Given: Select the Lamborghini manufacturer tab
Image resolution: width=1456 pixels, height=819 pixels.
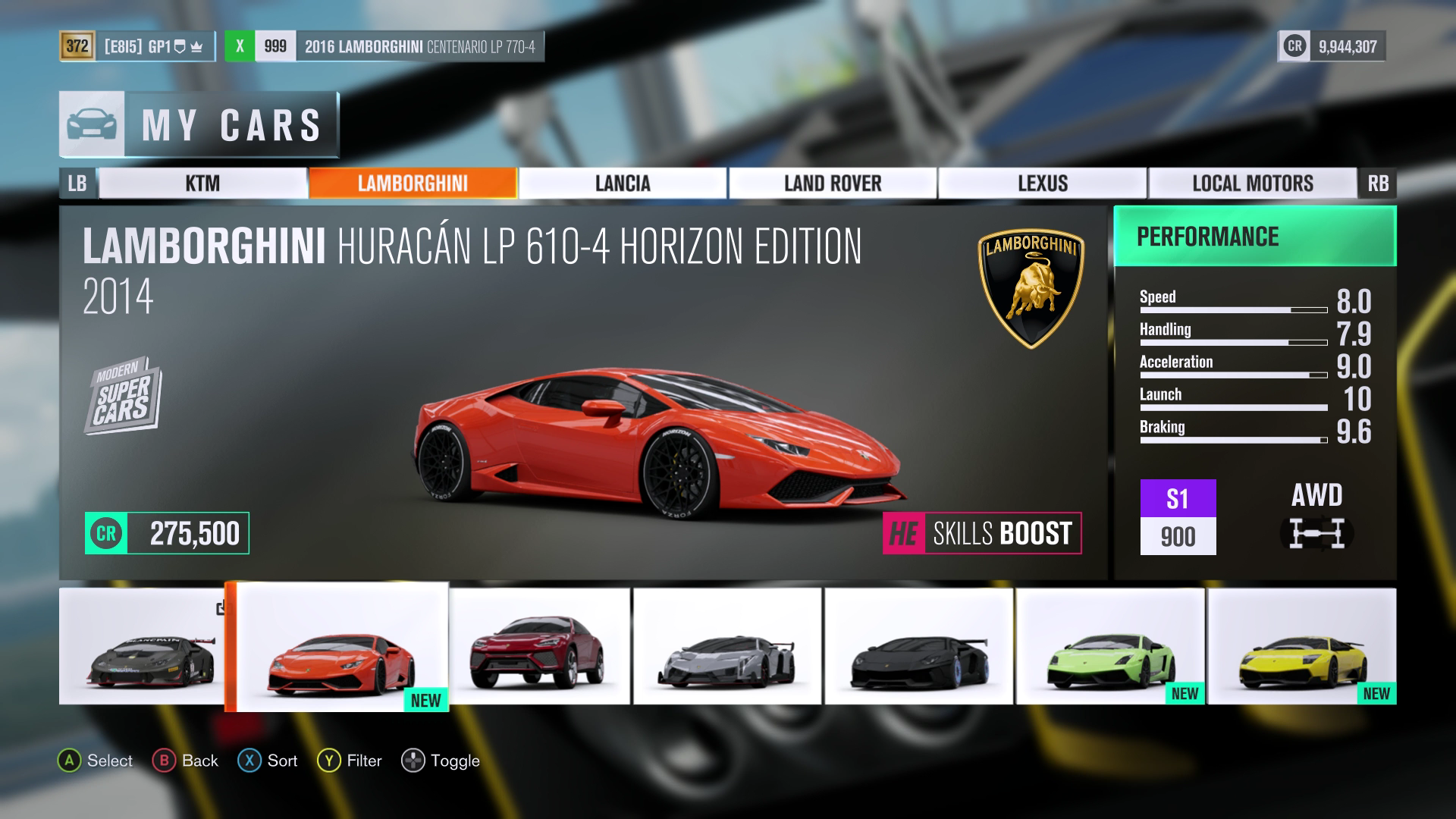Looking at the screenshot, I should [413, 184].
